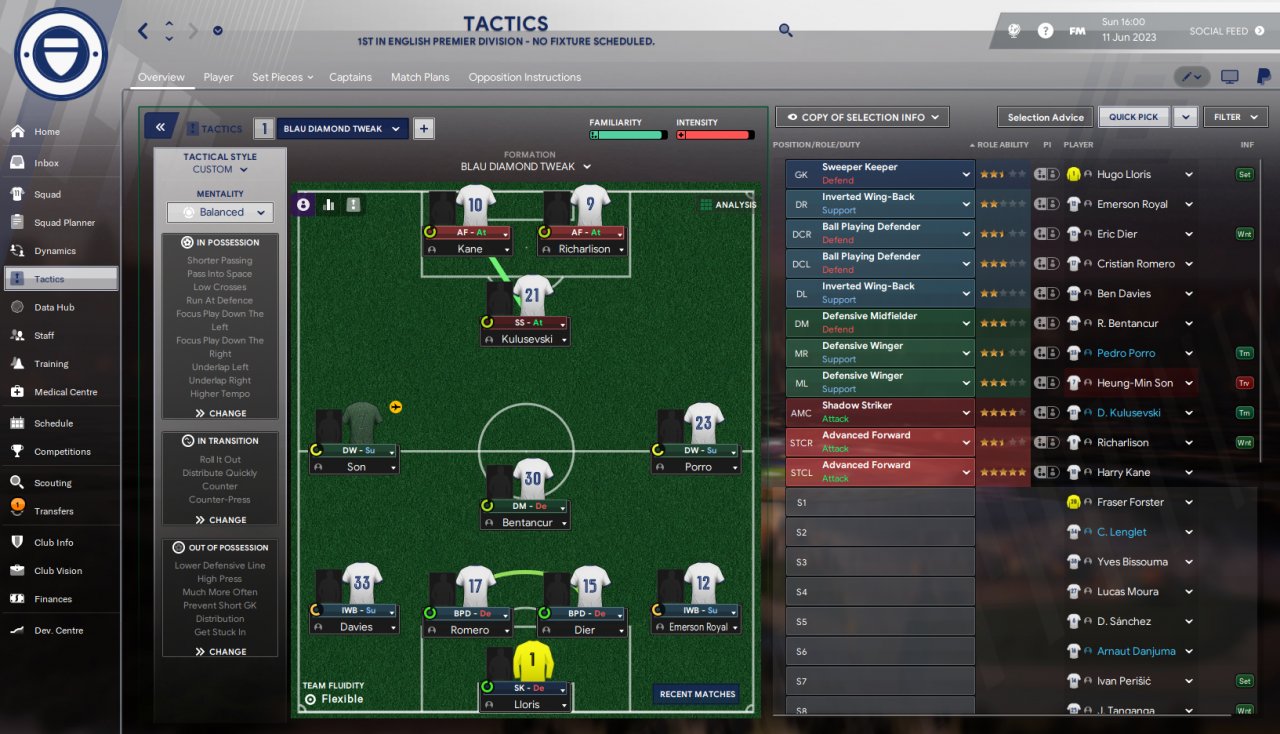
Task: Open the Filter dropdown
Action: 1235,117
